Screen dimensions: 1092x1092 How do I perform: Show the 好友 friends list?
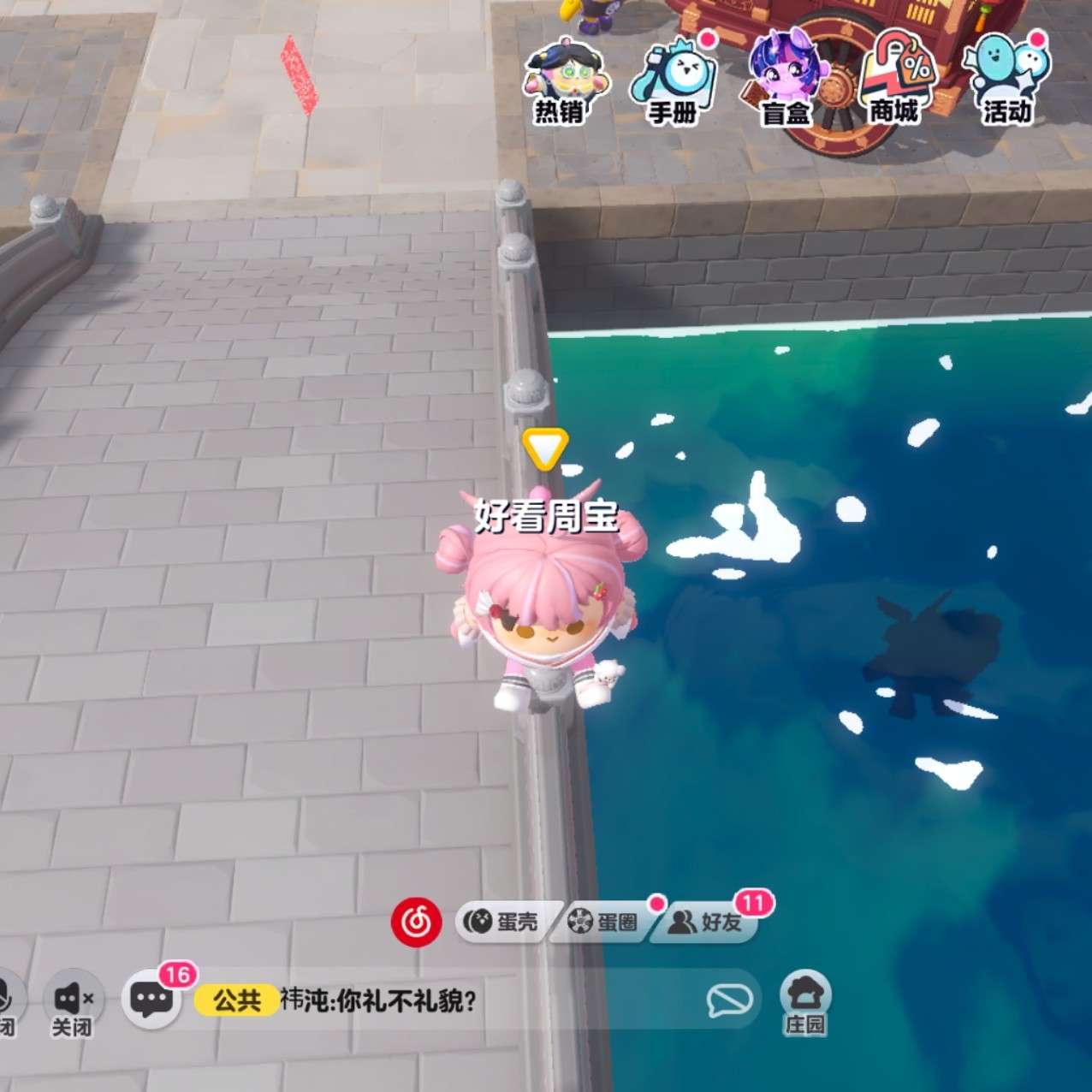704,922
